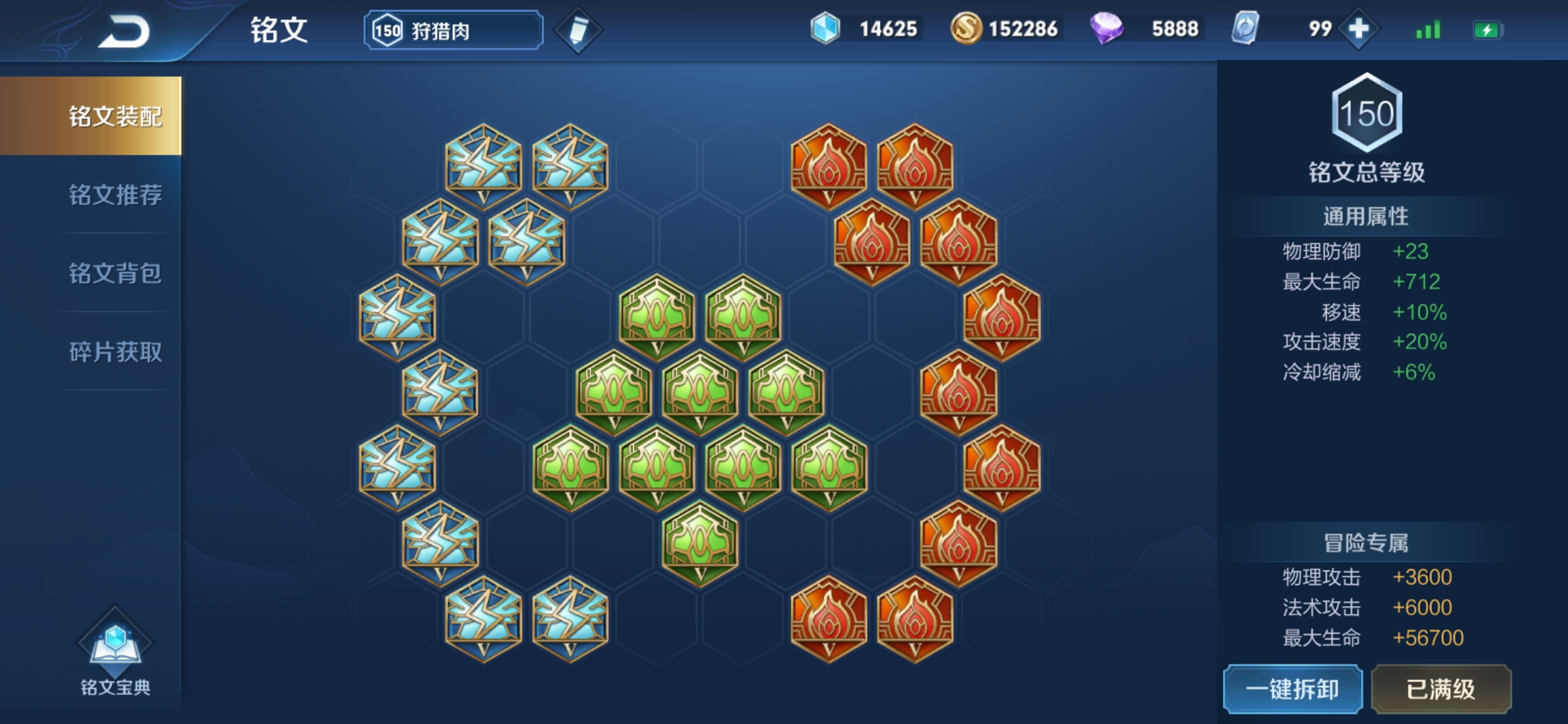This screenshot has width=1568, height=724.
Task: Open the 狩猎肉 rune page dropdown
Action: [x=453, y=30]
